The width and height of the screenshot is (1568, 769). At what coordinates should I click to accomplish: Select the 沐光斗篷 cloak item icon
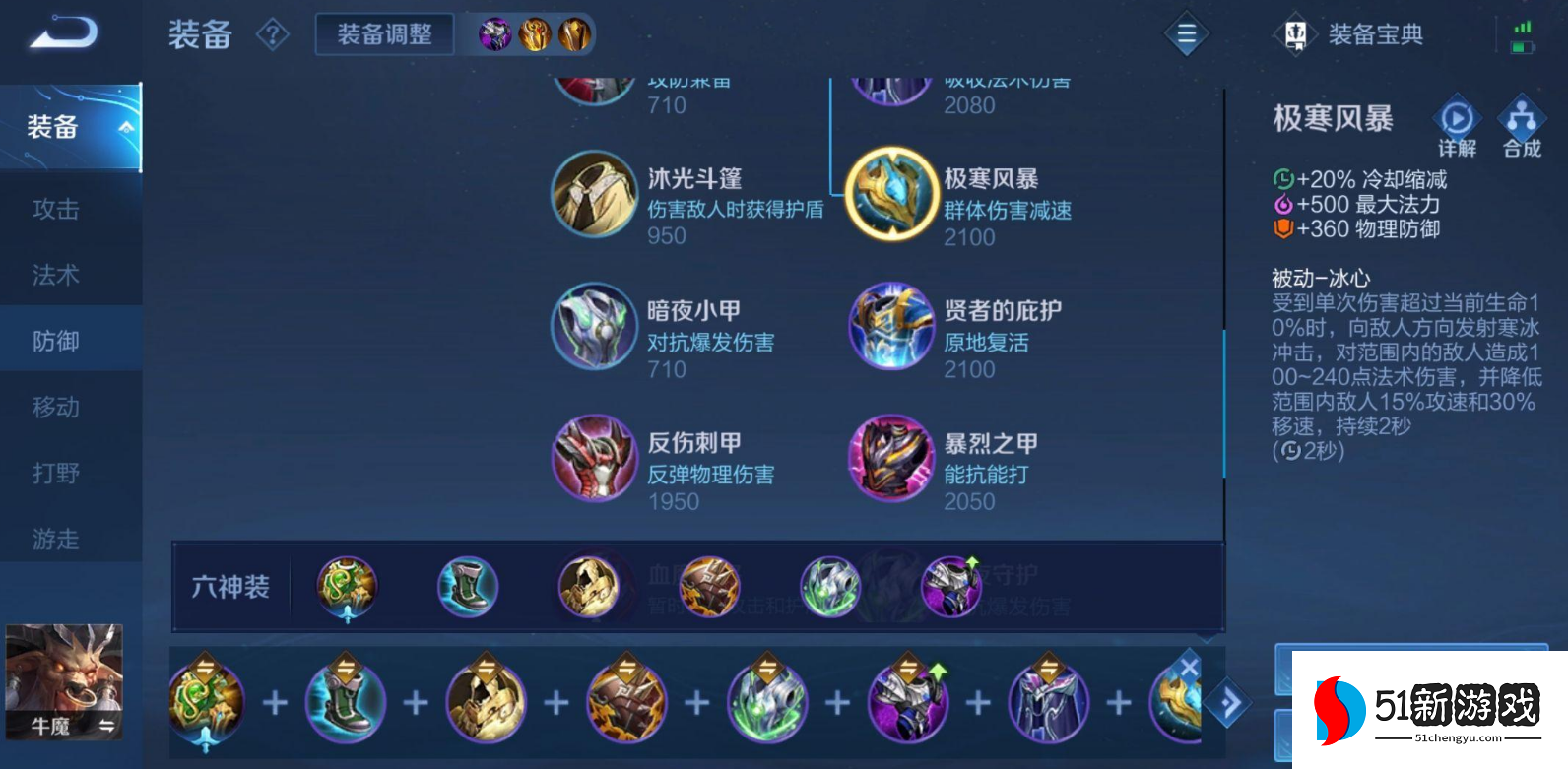pos(595,194)
